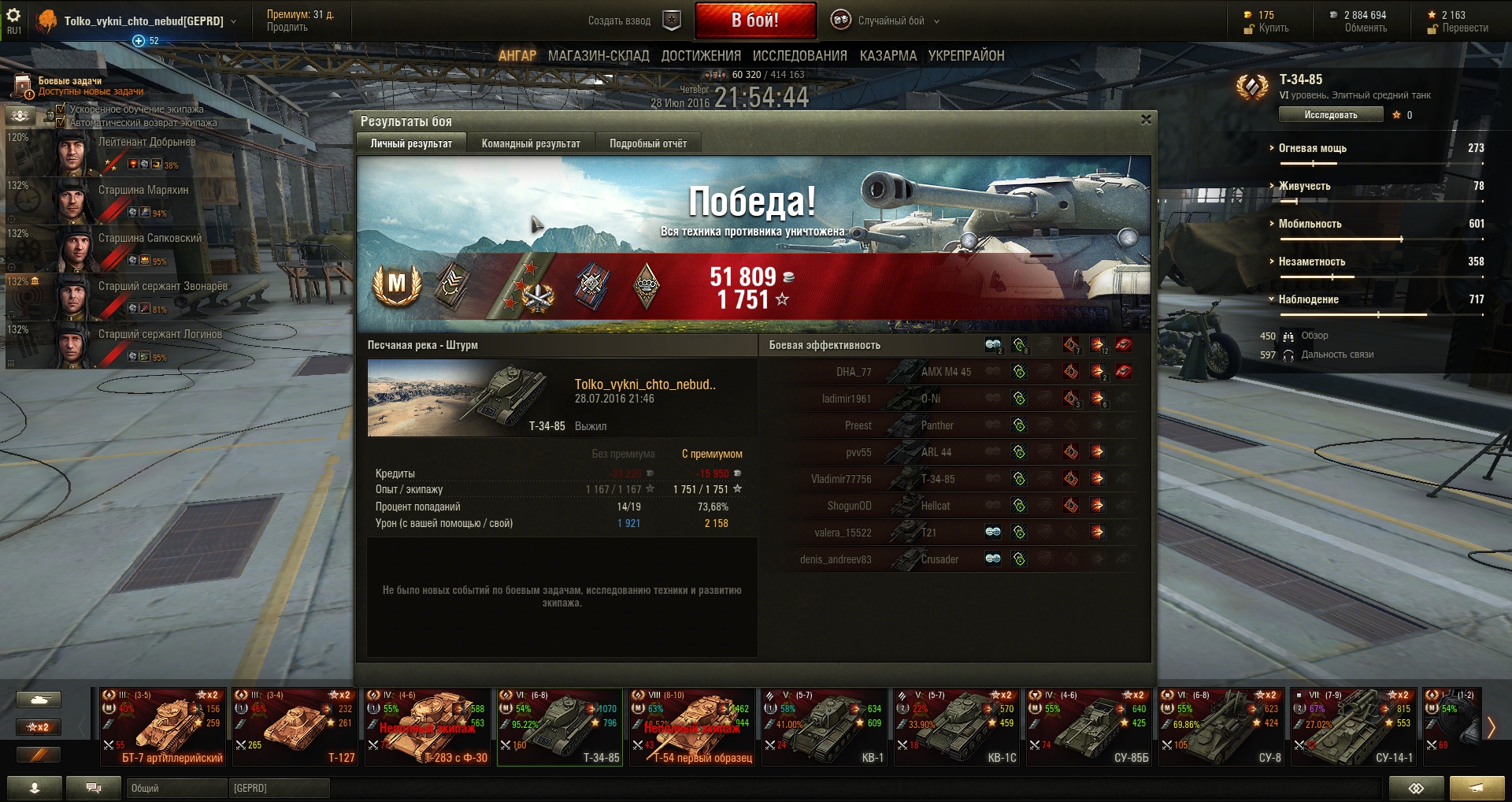Toggle Ускоренное обучение экипажа checkbox
Viewport: 1512px width, 802px height.
[x=61, y=109]
